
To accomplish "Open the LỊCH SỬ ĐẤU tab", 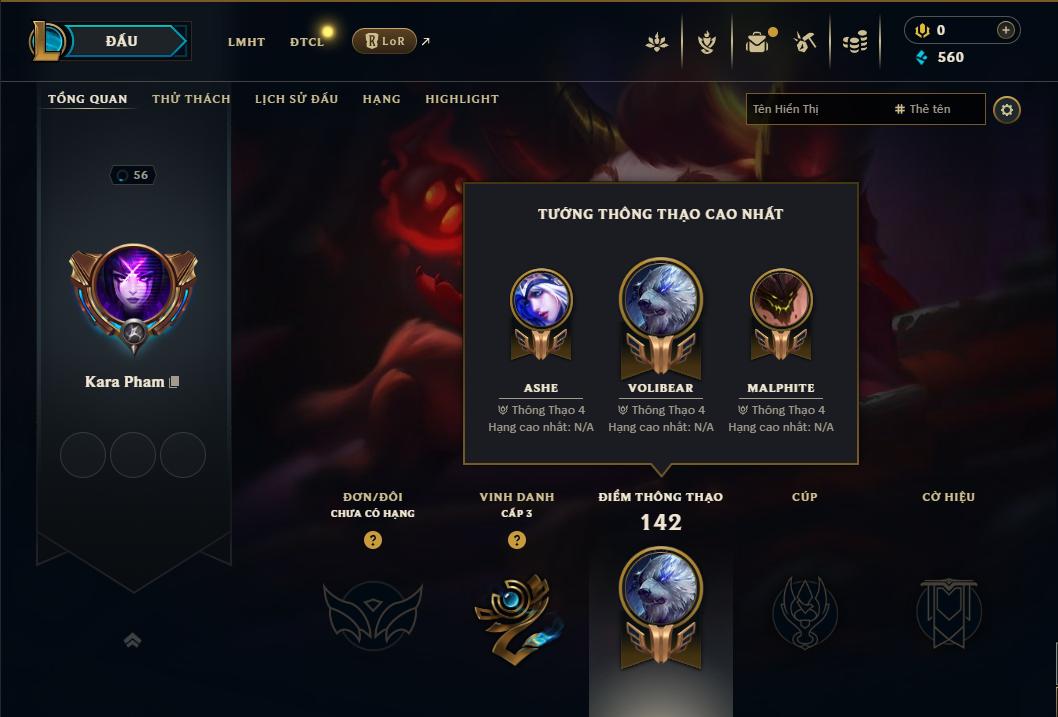I will pos(296,99).
